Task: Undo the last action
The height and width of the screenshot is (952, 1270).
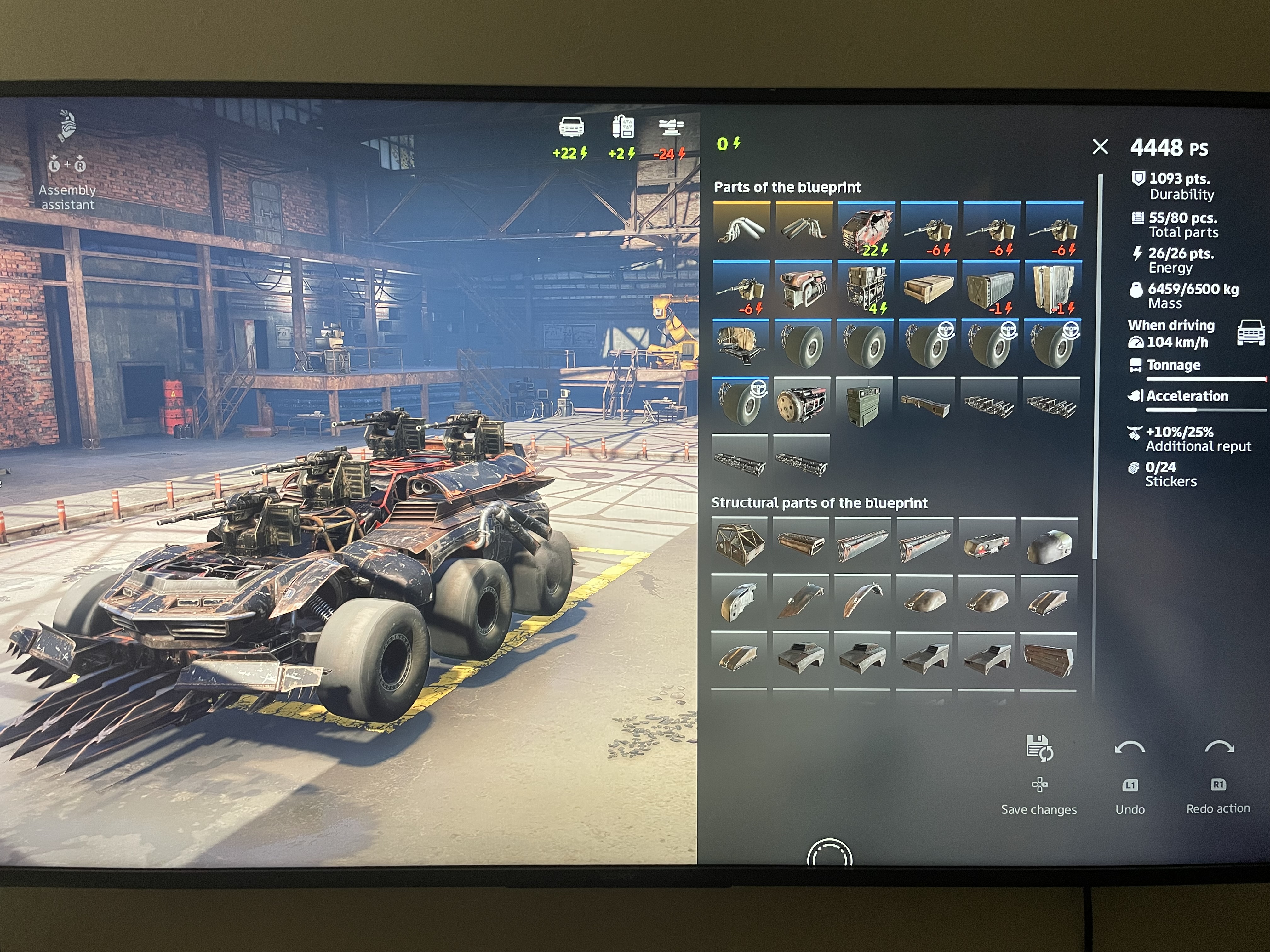Action: click(1129, 749)
